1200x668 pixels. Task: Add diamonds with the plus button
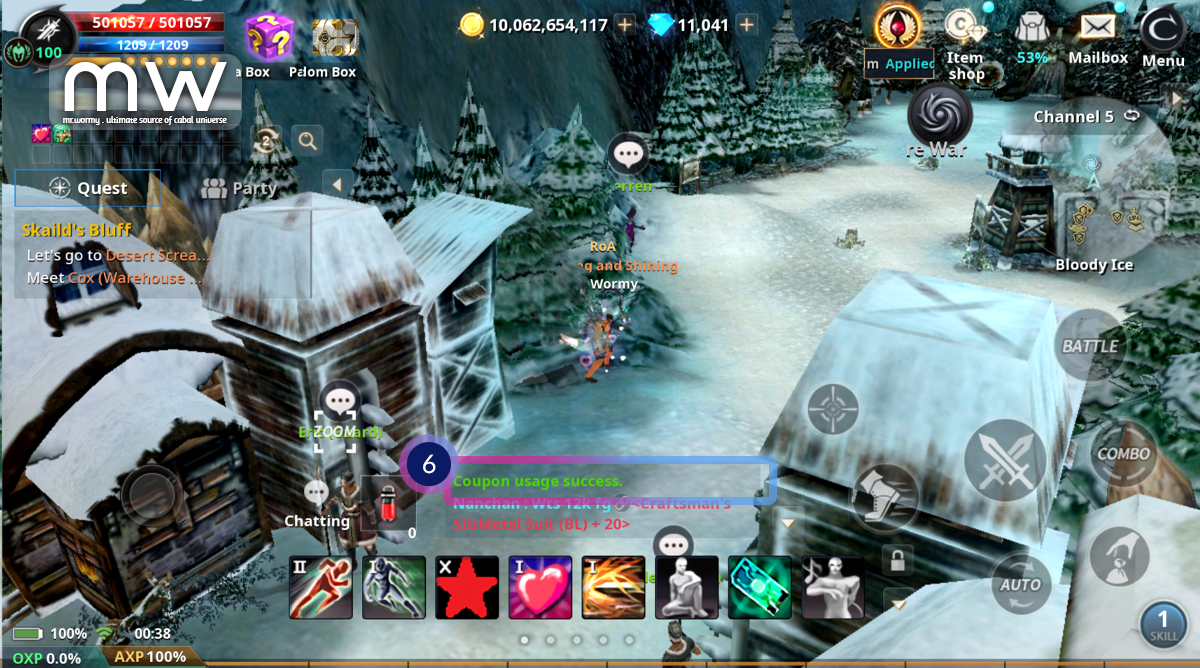tap(746, 25)
